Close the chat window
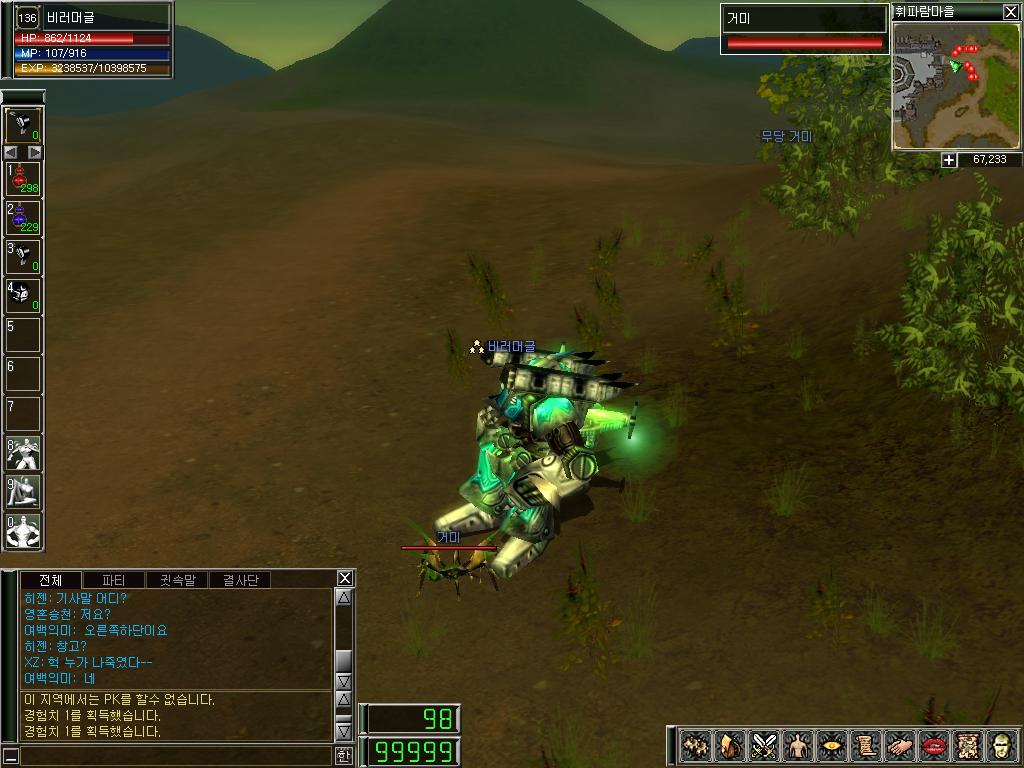 pyautogui.click(x=344, y=578)
